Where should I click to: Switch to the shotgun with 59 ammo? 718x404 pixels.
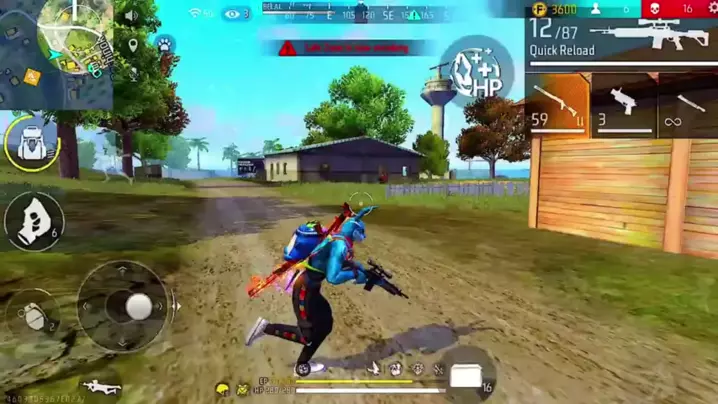(557, 105)
